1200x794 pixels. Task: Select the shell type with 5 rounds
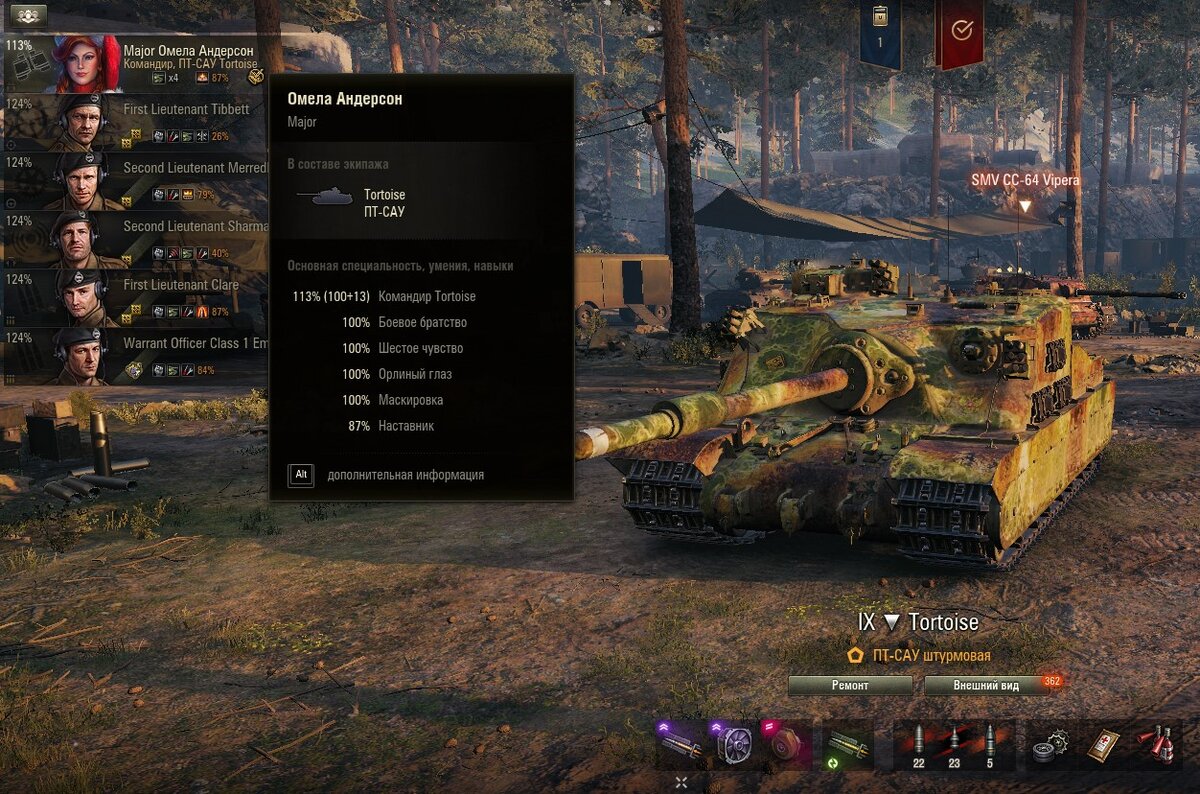tap(990, 745)
